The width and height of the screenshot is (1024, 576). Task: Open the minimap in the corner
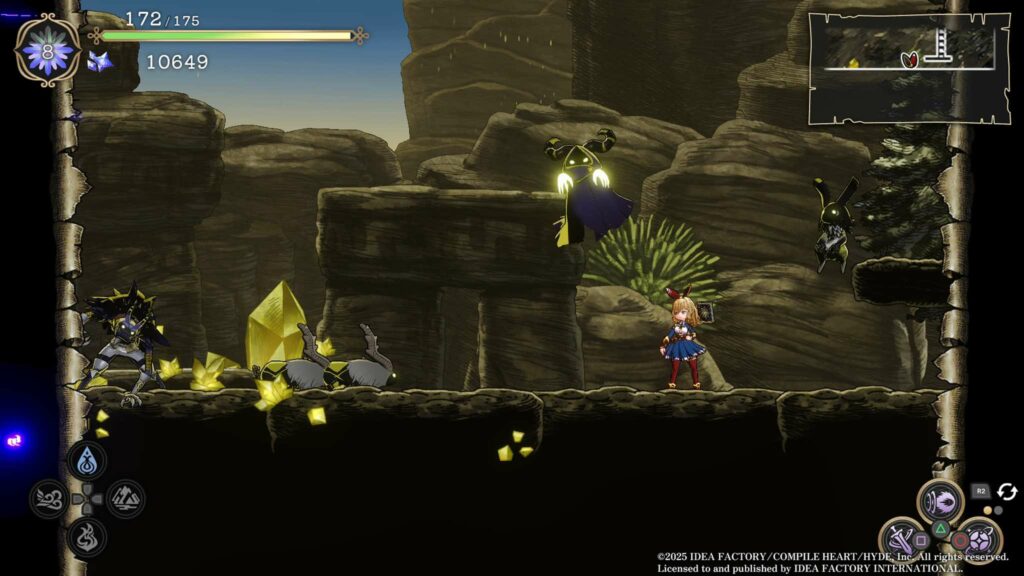point(908,68)
